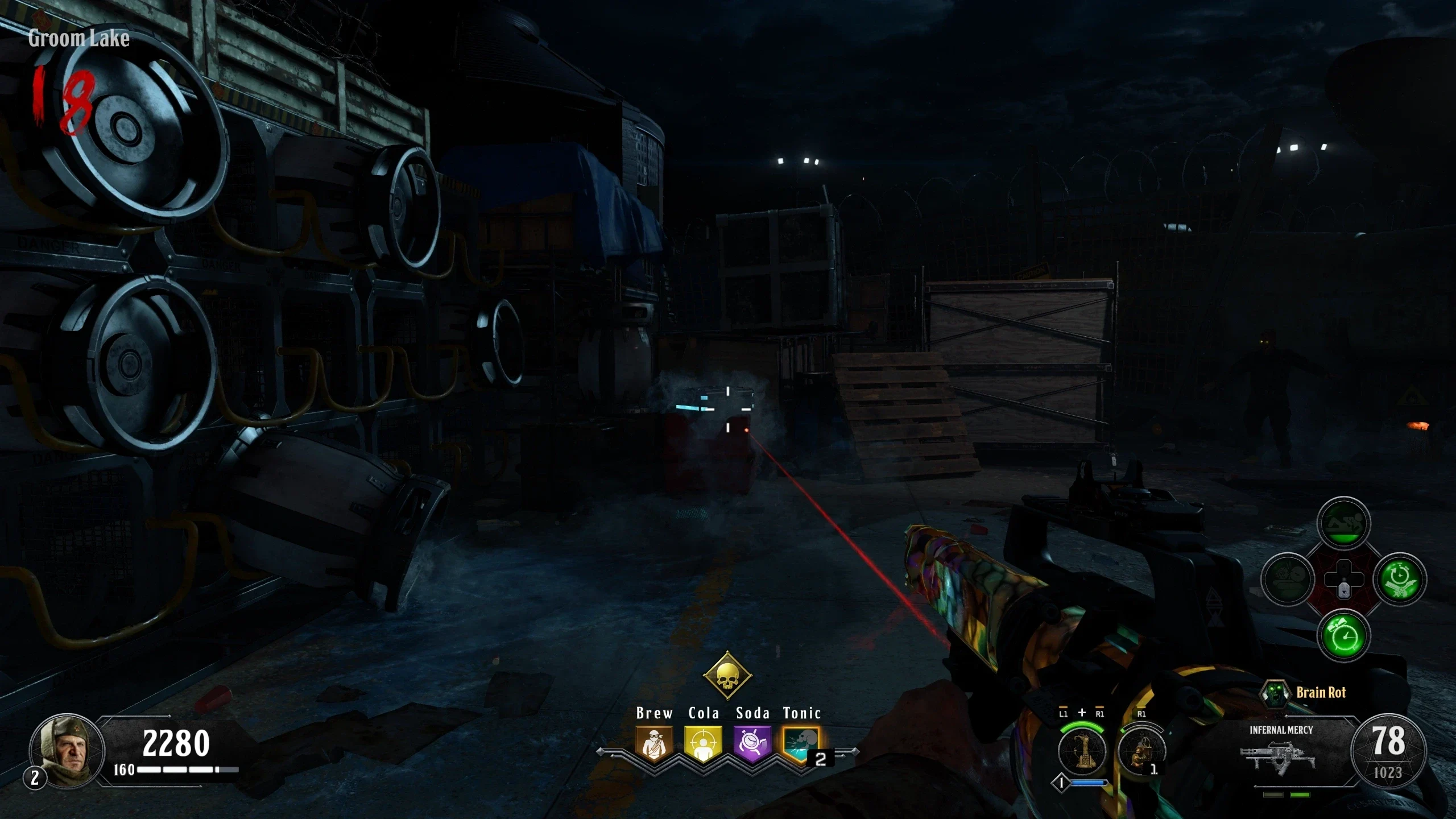Select the yellow Cola crosshair perk
Screen dimensions: 1456x819
[x=704, y=743]
